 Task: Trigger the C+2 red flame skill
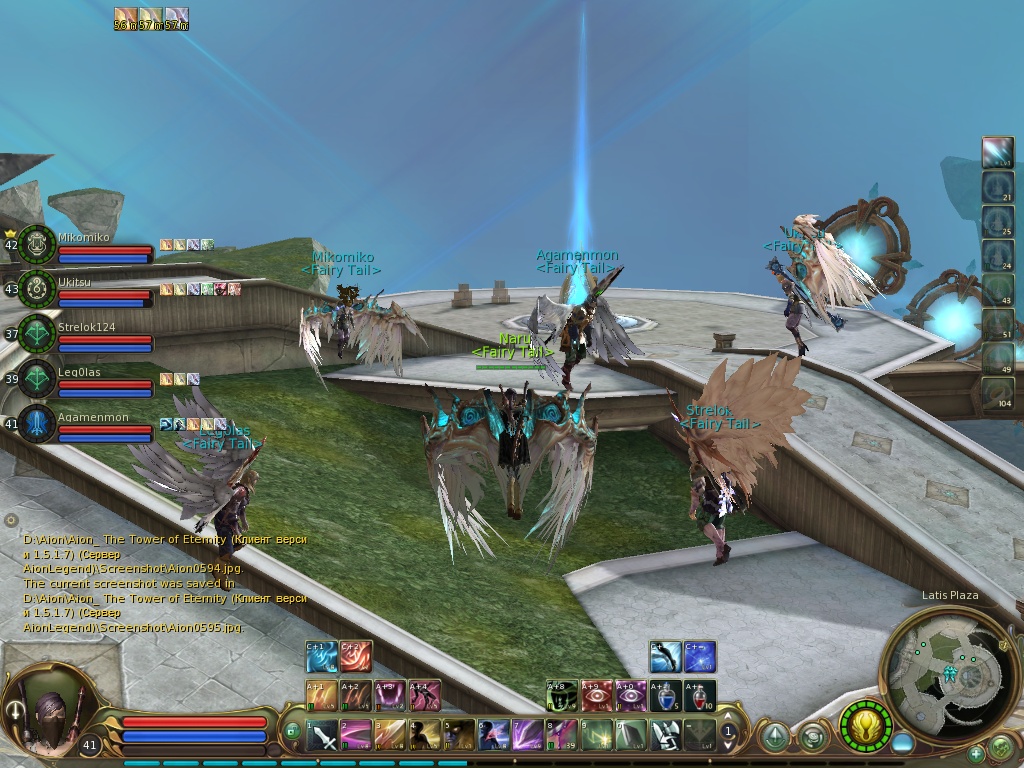[355, 656]
